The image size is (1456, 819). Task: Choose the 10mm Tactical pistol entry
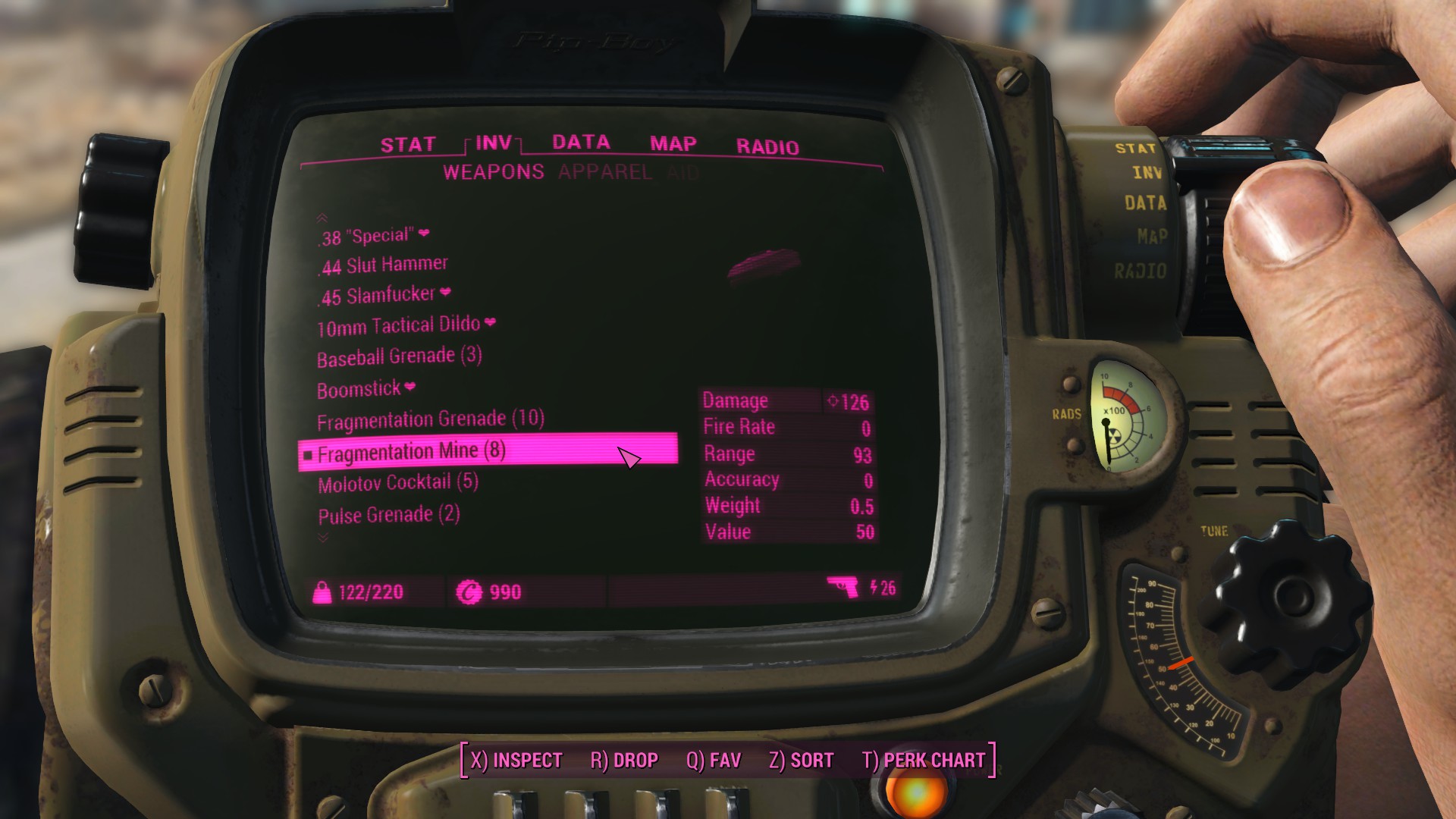(x=399, y=326)
